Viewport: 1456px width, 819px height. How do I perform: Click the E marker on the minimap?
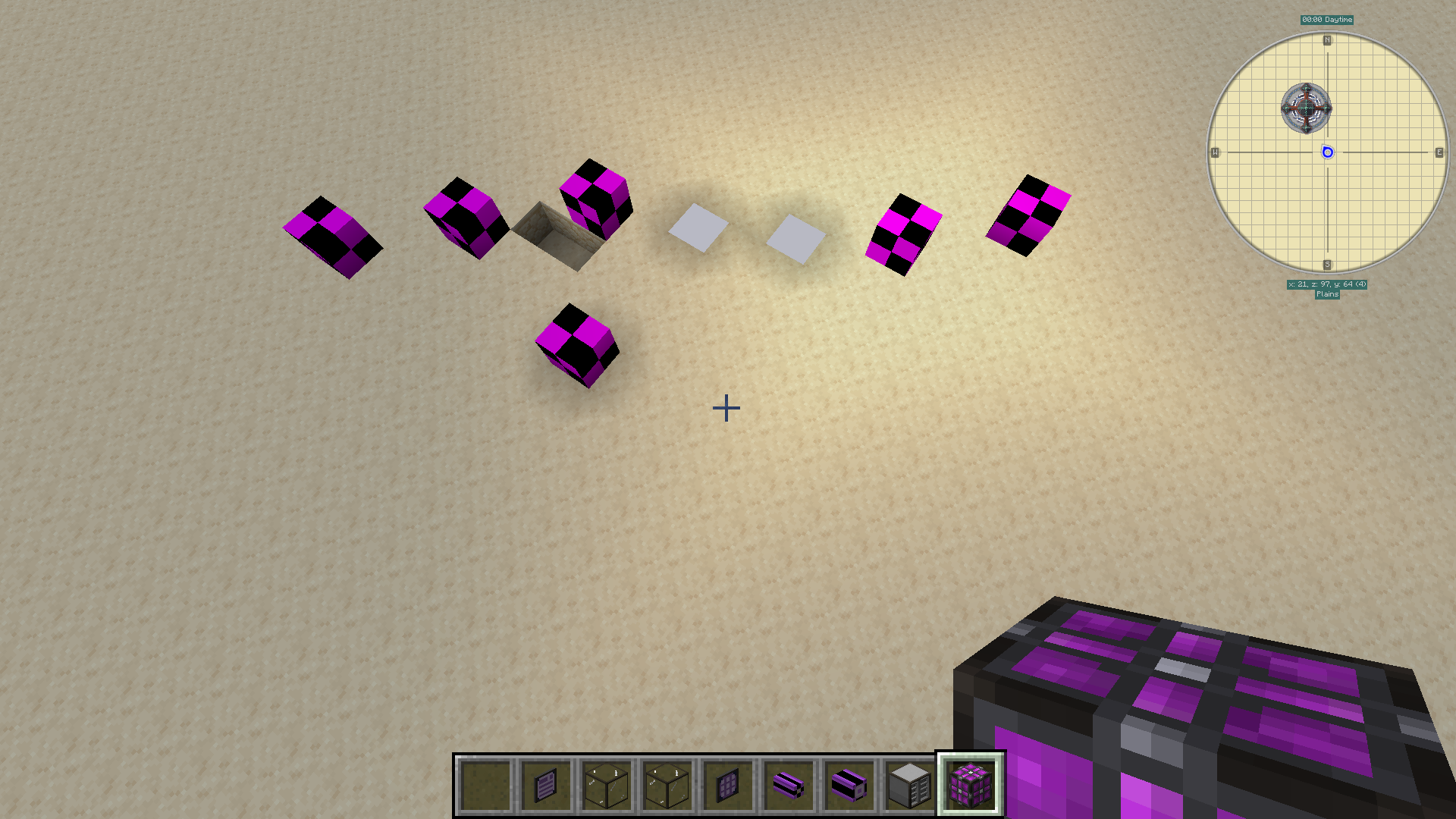[1439, 152]
